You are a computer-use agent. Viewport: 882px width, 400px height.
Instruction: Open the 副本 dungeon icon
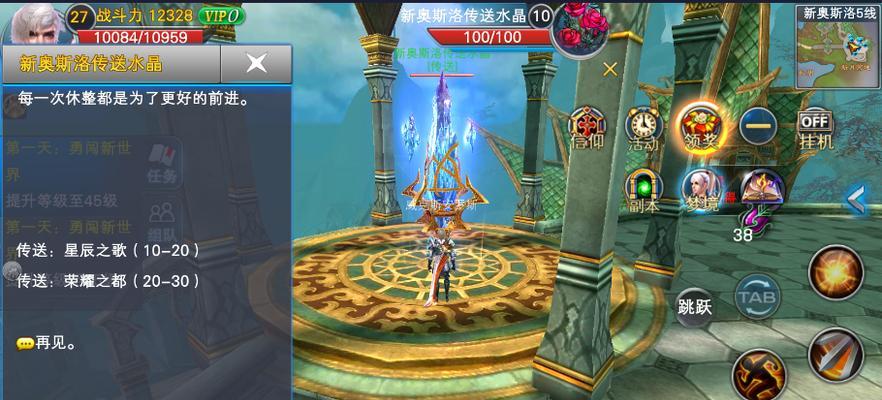point(642,189)
